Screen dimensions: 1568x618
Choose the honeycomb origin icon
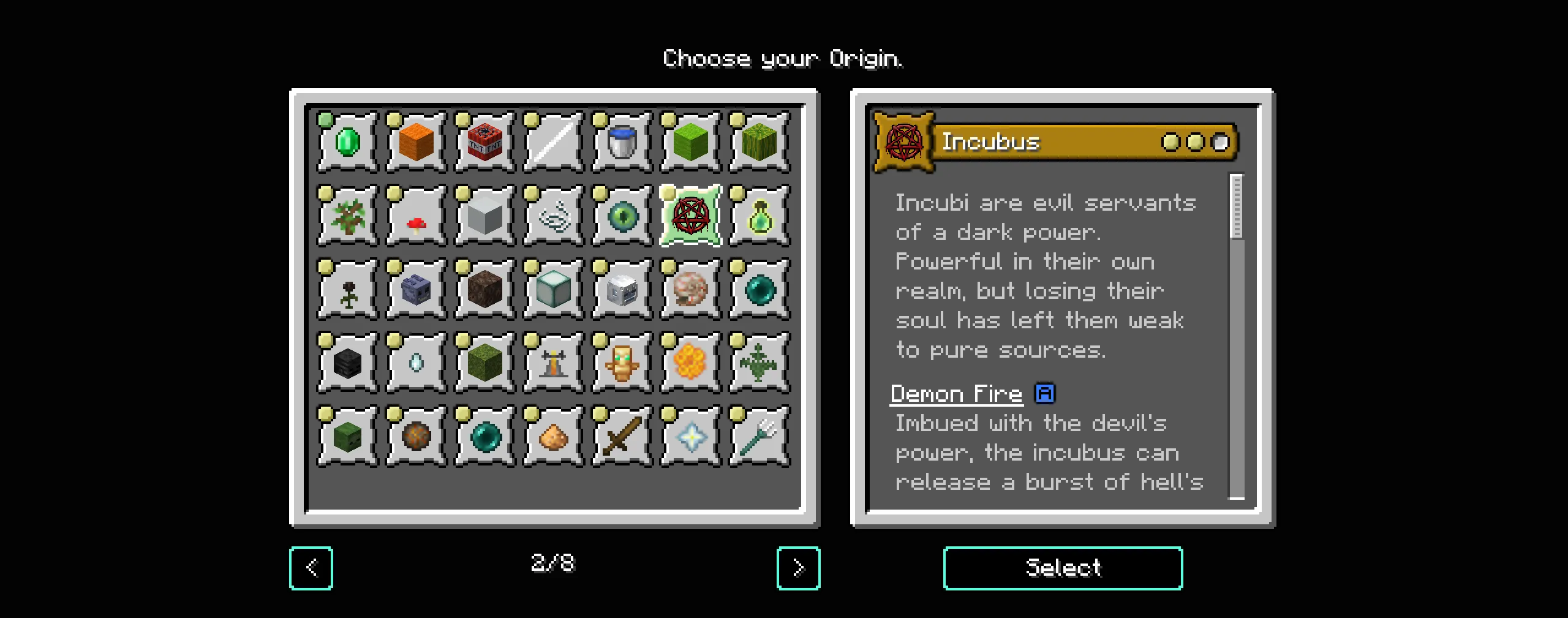tap(690, 361)
